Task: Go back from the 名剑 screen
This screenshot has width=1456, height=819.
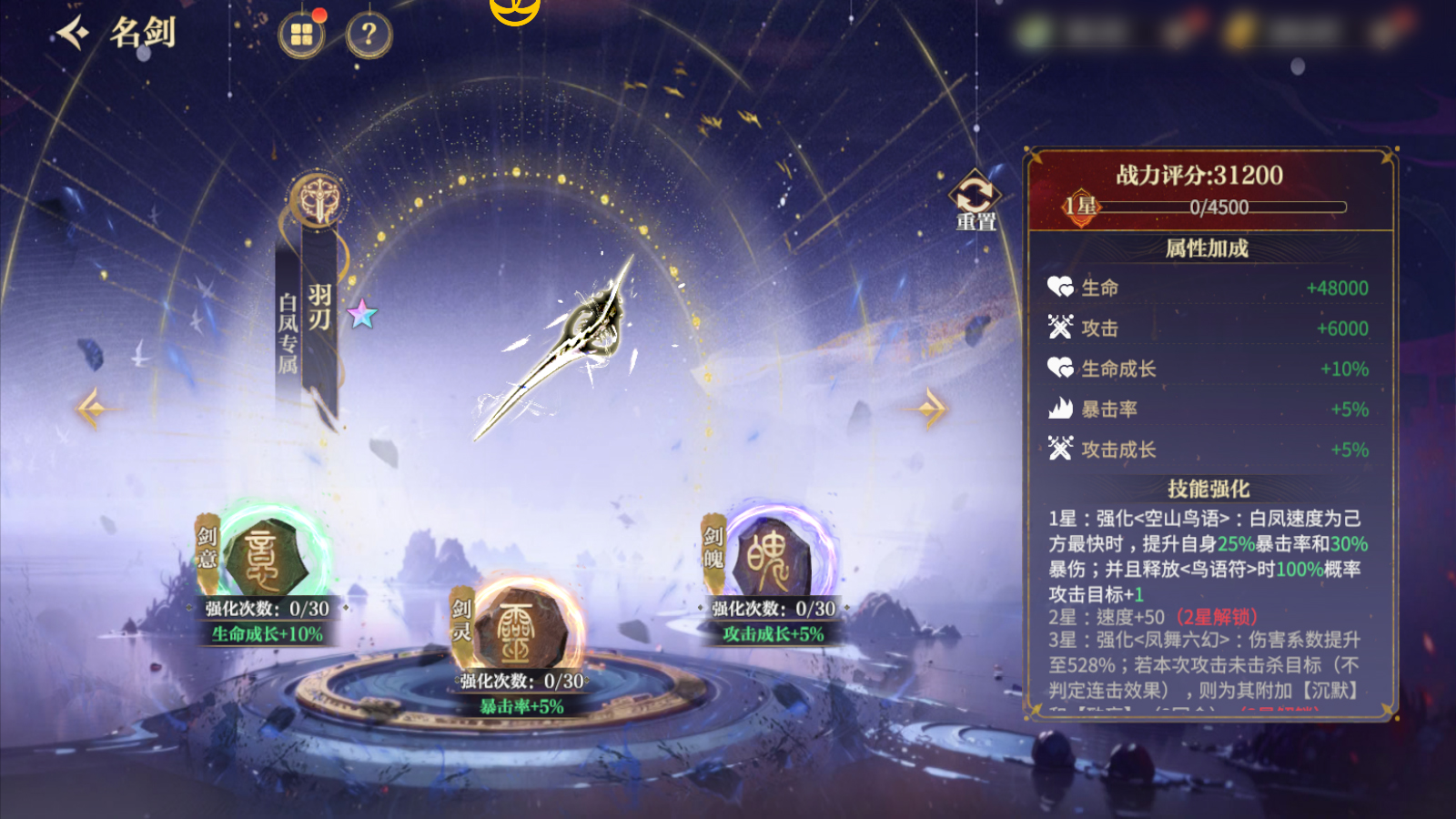Action: [73, 34]
